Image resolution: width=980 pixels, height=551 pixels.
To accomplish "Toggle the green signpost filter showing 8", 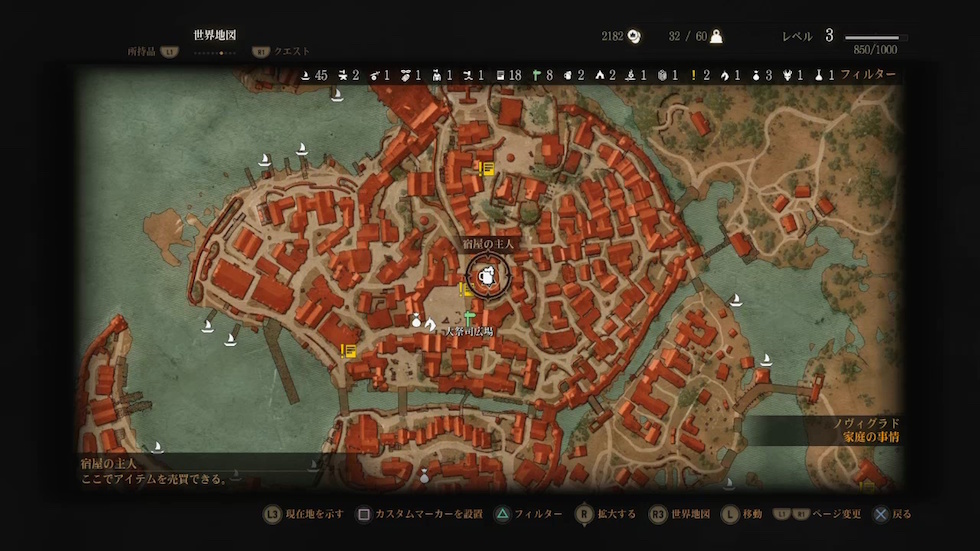I will click(x=541, y=75).
